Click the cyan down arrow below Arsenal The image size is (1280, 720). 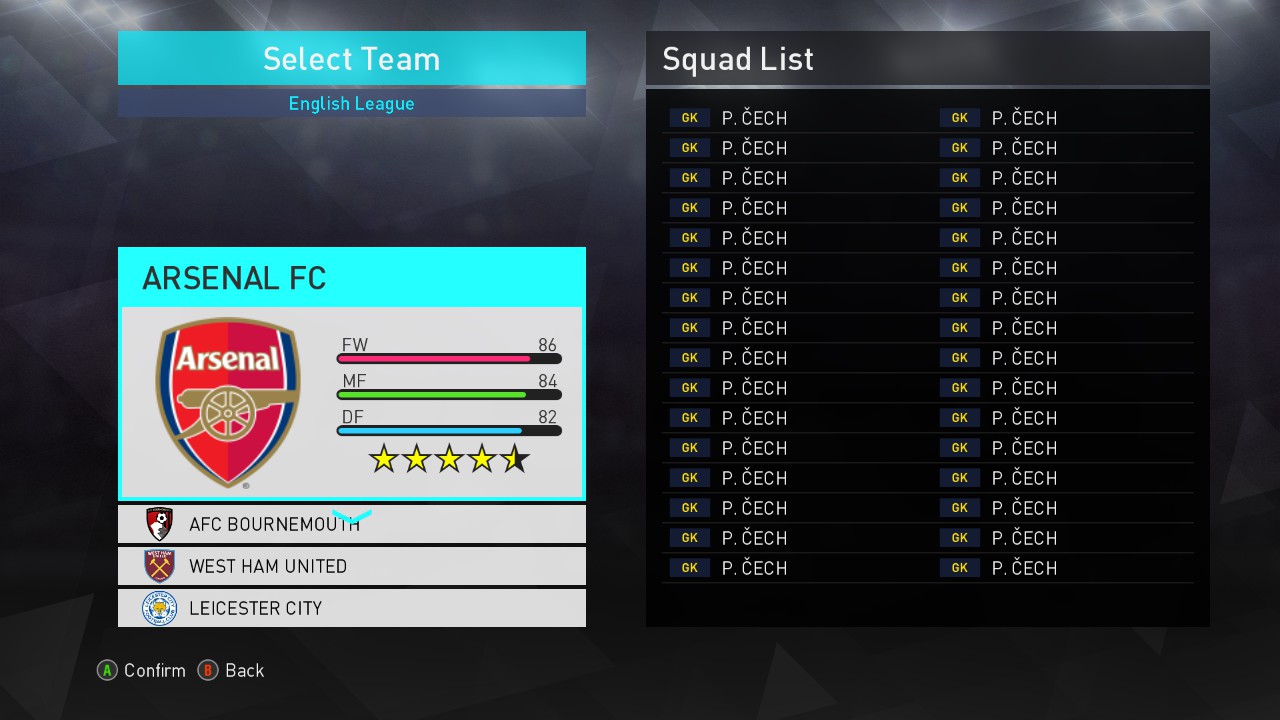click(351, 516)
